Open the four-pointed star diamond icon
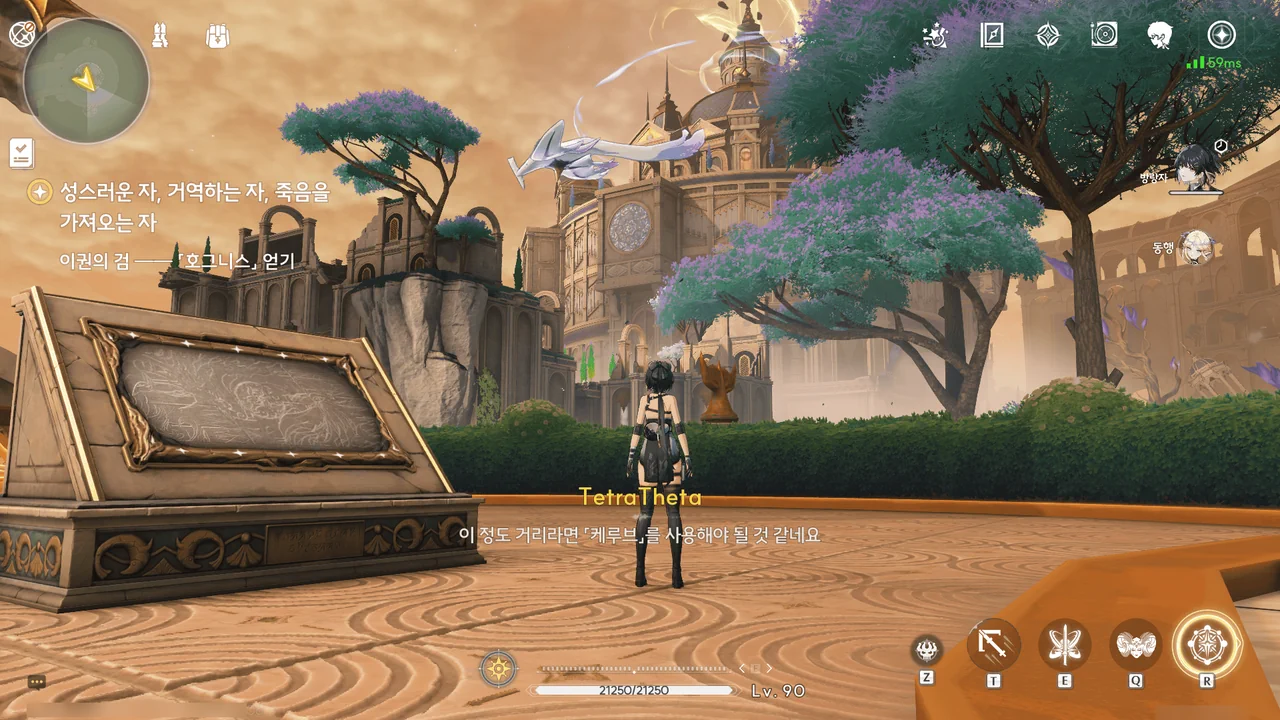 [1047, 36]
